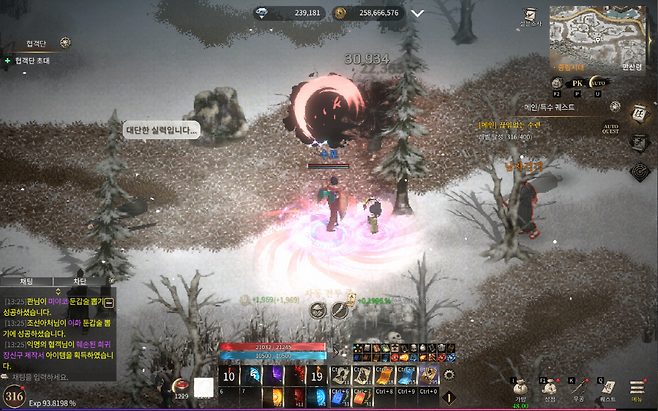658x411 pixels.
Task: Toggle the PK mode button
Action: (574, 82)
